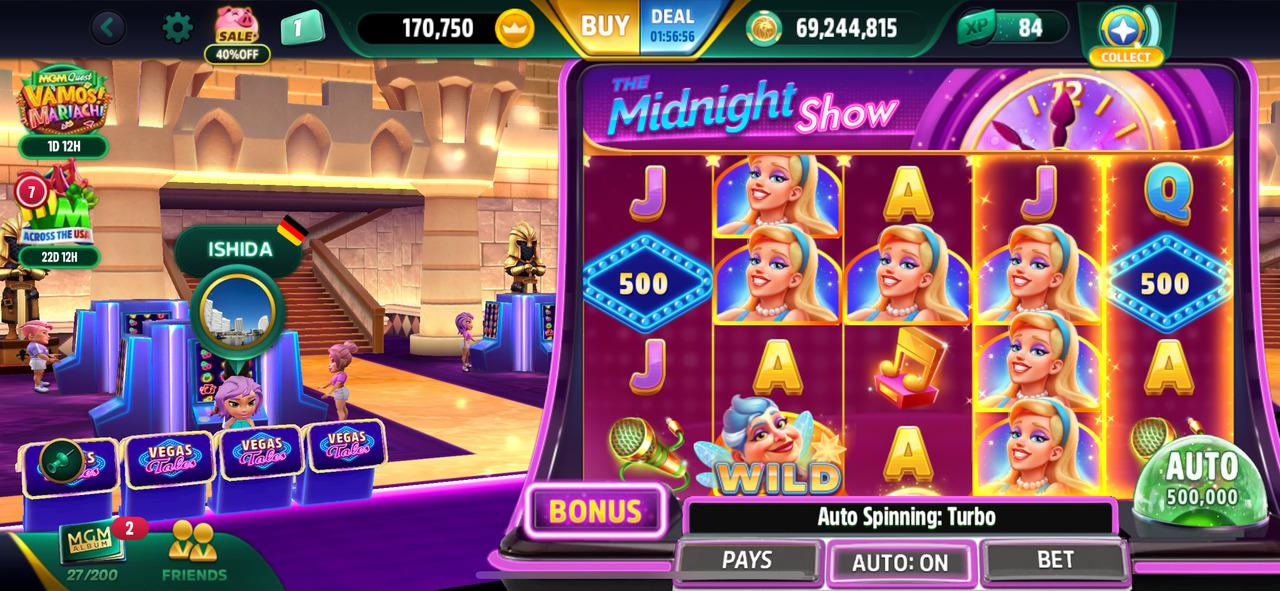1280x591 pixels.
Task: Click the BUY chips button
Action: click(x=605, y=27)
